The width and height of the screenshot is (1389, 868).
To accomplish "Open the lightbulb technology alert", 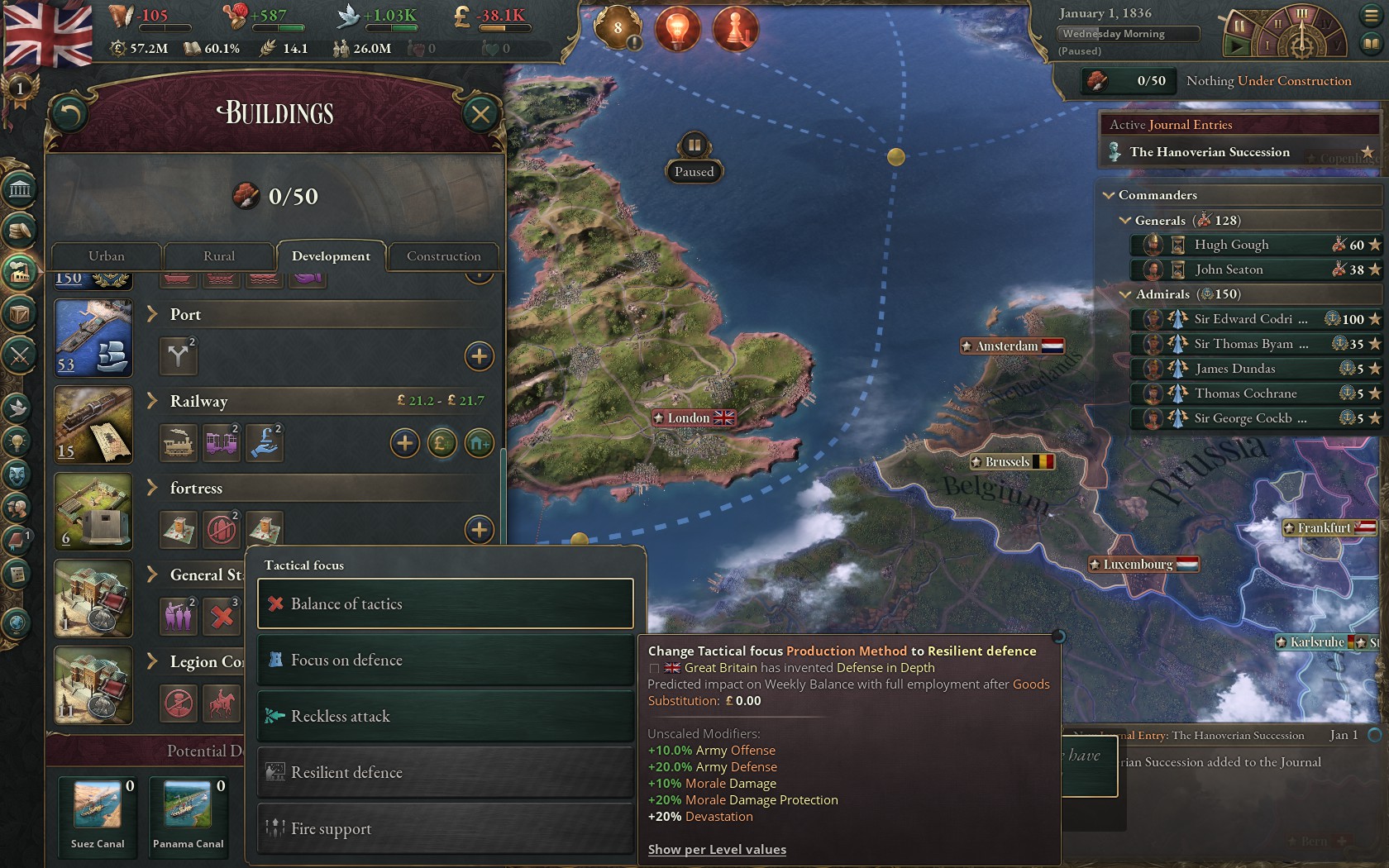I will (677, 29).
